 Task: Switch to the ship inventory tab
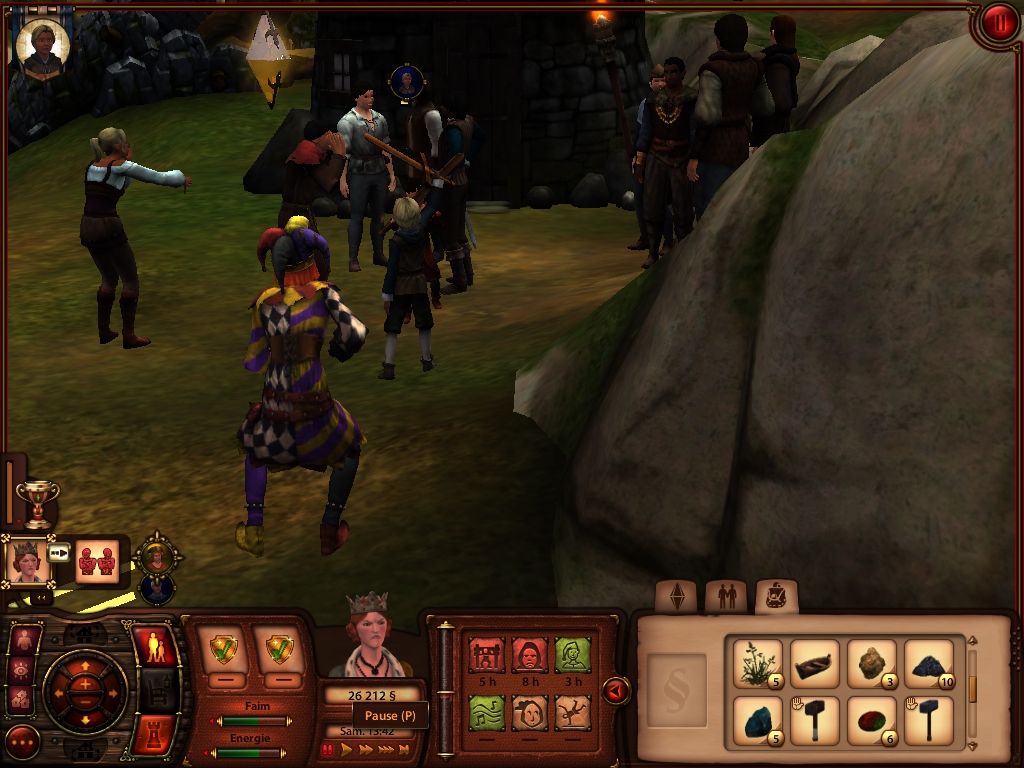[x=776, y=596]
